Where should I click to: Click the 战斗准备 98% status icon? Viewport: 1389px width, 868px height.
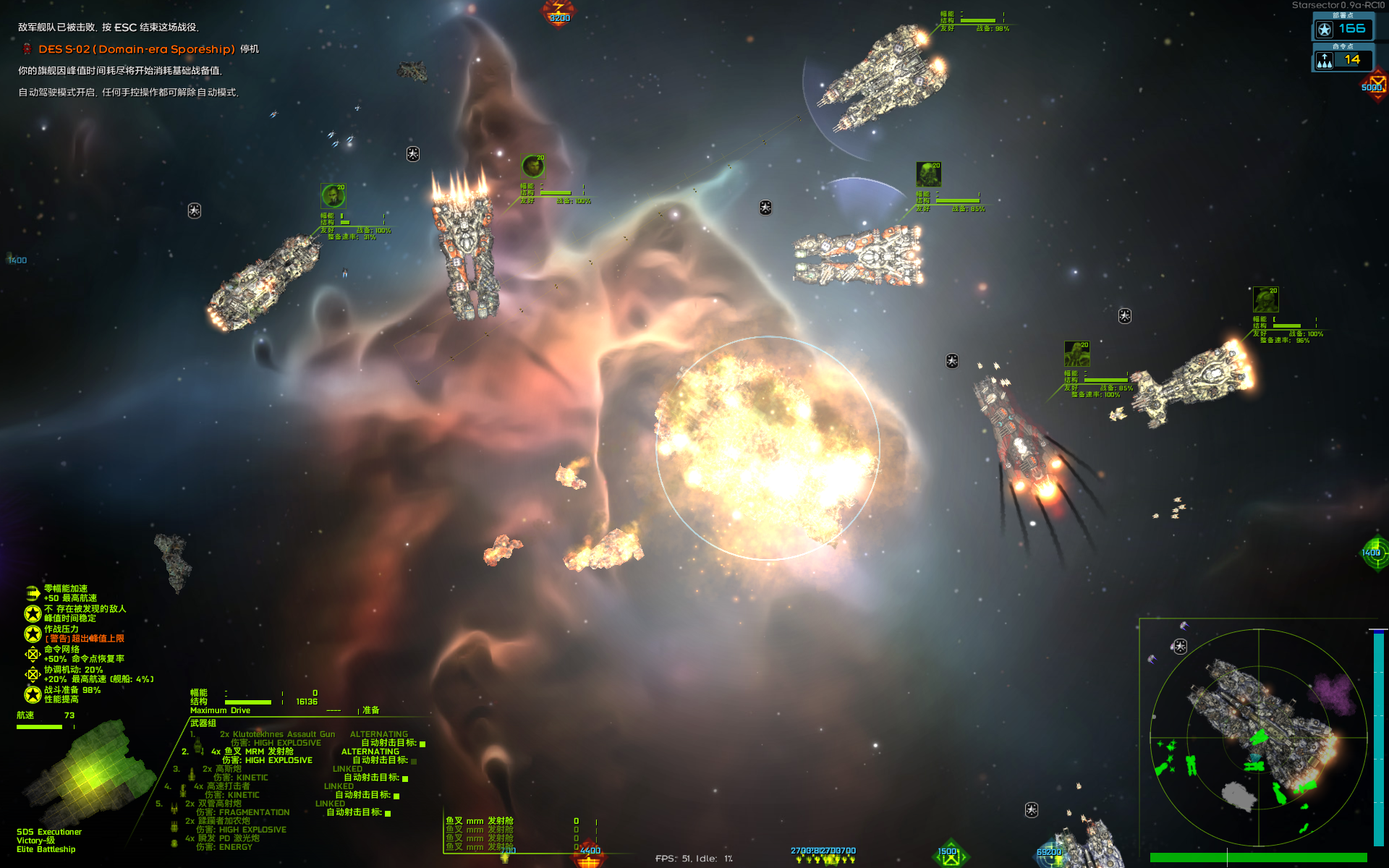pyautogui.click(x=33, y=694)
